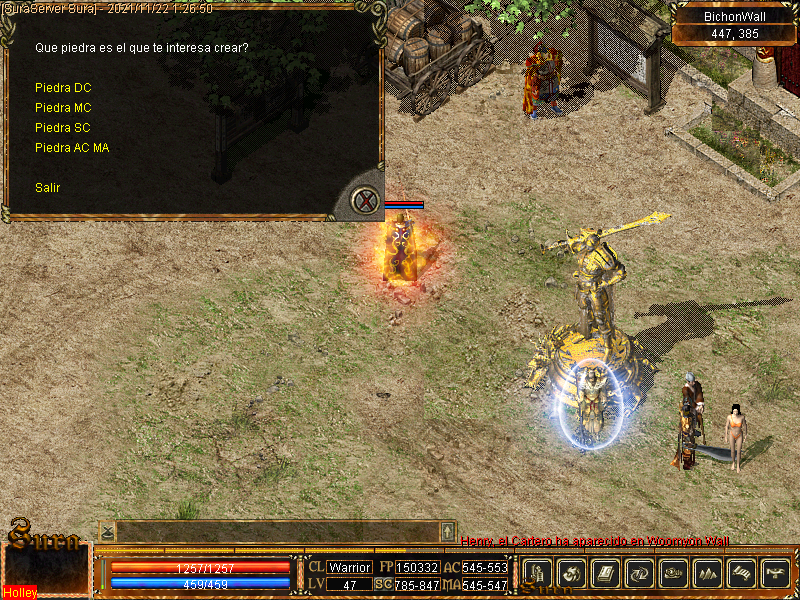Image resolution: width=800 pixels, height=600 pixels.
Task: Click the circular arrows toolbar icon
Action: pos(640,573)
